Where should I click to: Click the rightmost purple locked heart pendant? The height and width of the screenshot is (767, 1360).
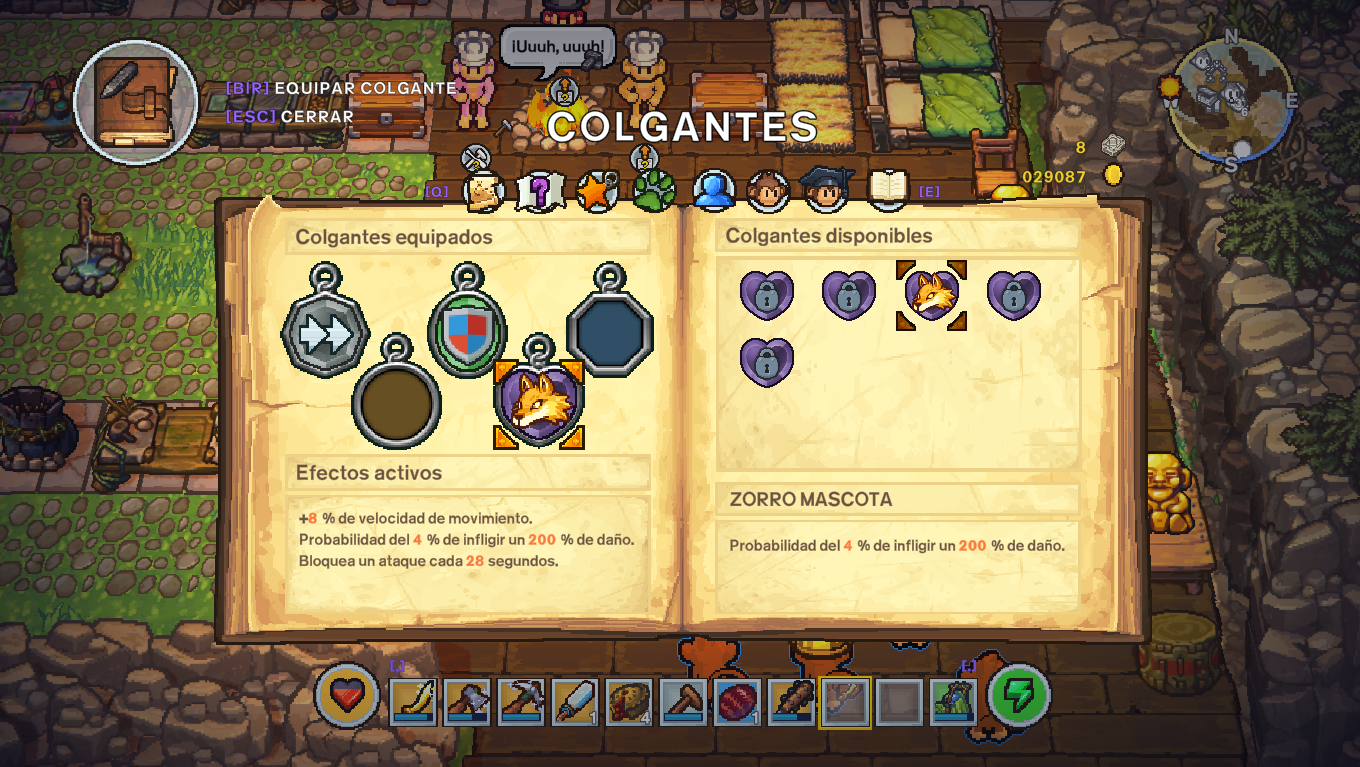point(1013,293)
